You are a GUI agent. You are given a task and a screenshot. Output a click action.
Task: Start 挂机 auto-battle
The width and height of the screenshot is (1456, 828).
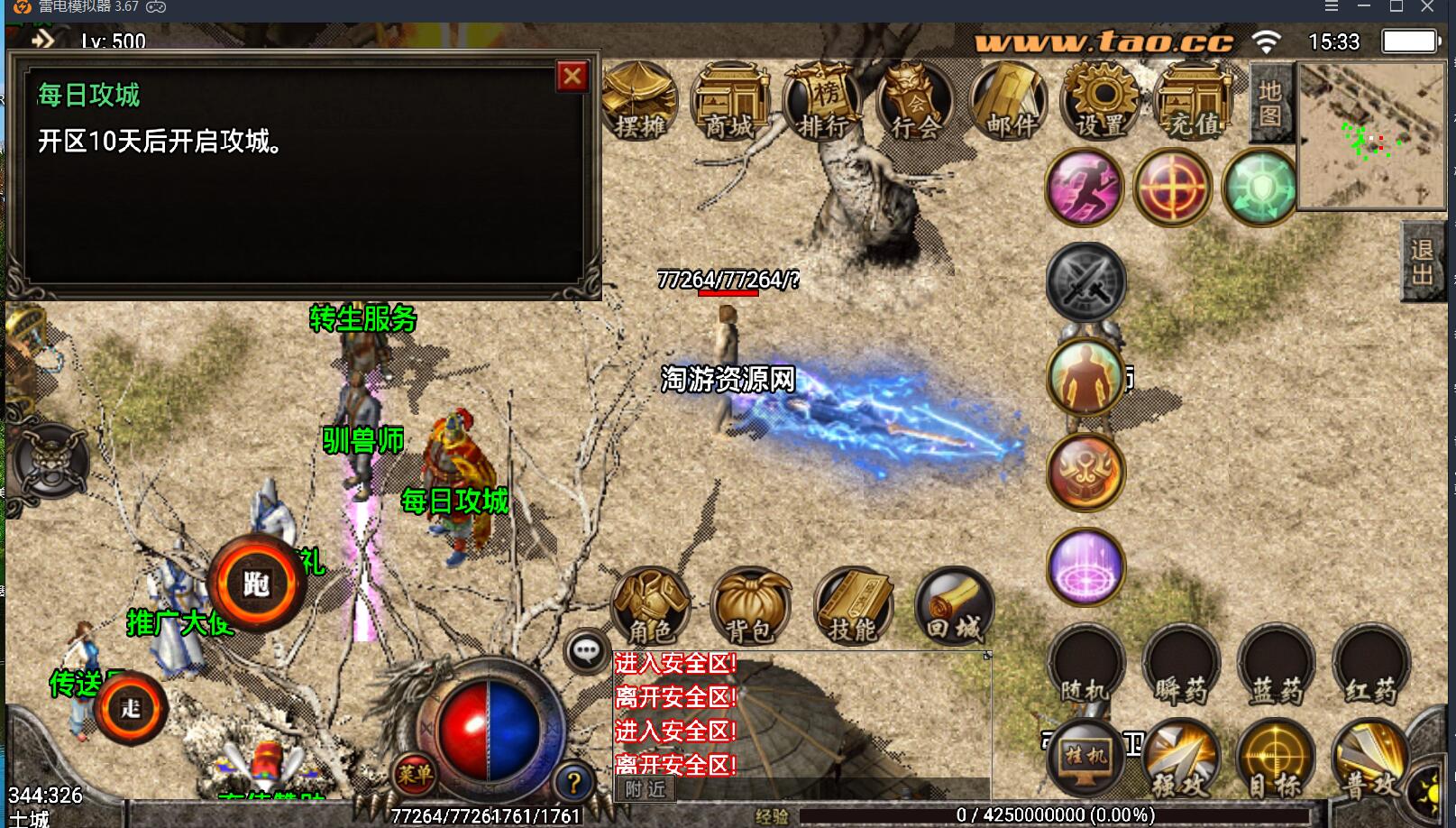tap(1085, 757)
